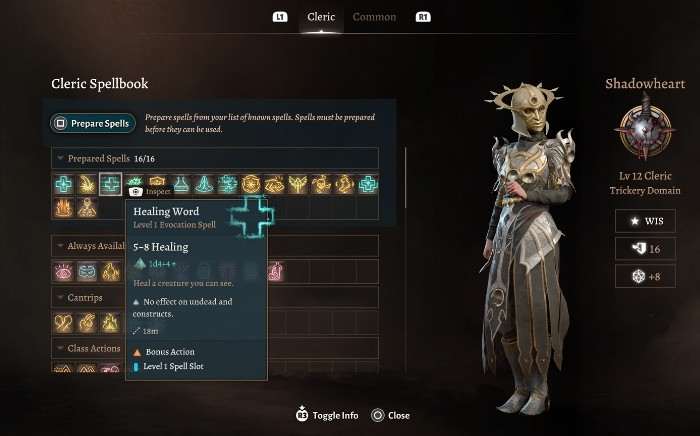Image resolution: width=700 pixels, height=436 pixels.
Task: Switch to the Common tab
Action: click(374, 17)
